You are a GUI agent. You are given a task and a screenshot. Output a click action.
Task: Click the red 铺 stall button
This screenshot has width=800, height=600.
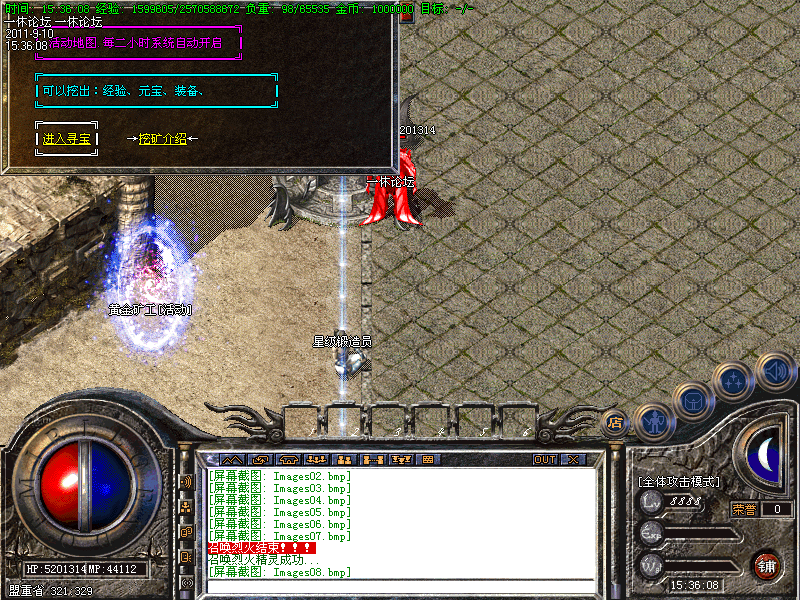coord(766,564)
